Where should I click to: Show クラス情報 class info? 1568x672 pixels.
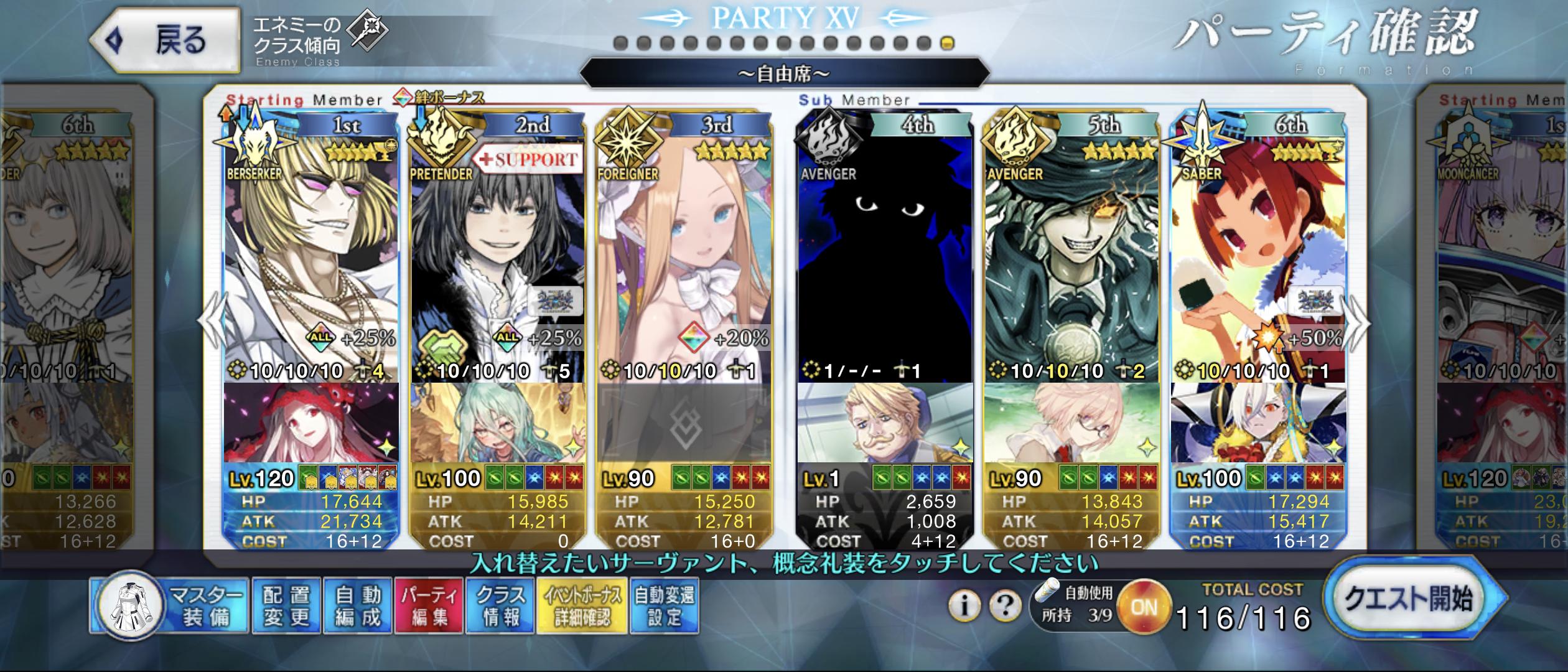click(500, 606)
